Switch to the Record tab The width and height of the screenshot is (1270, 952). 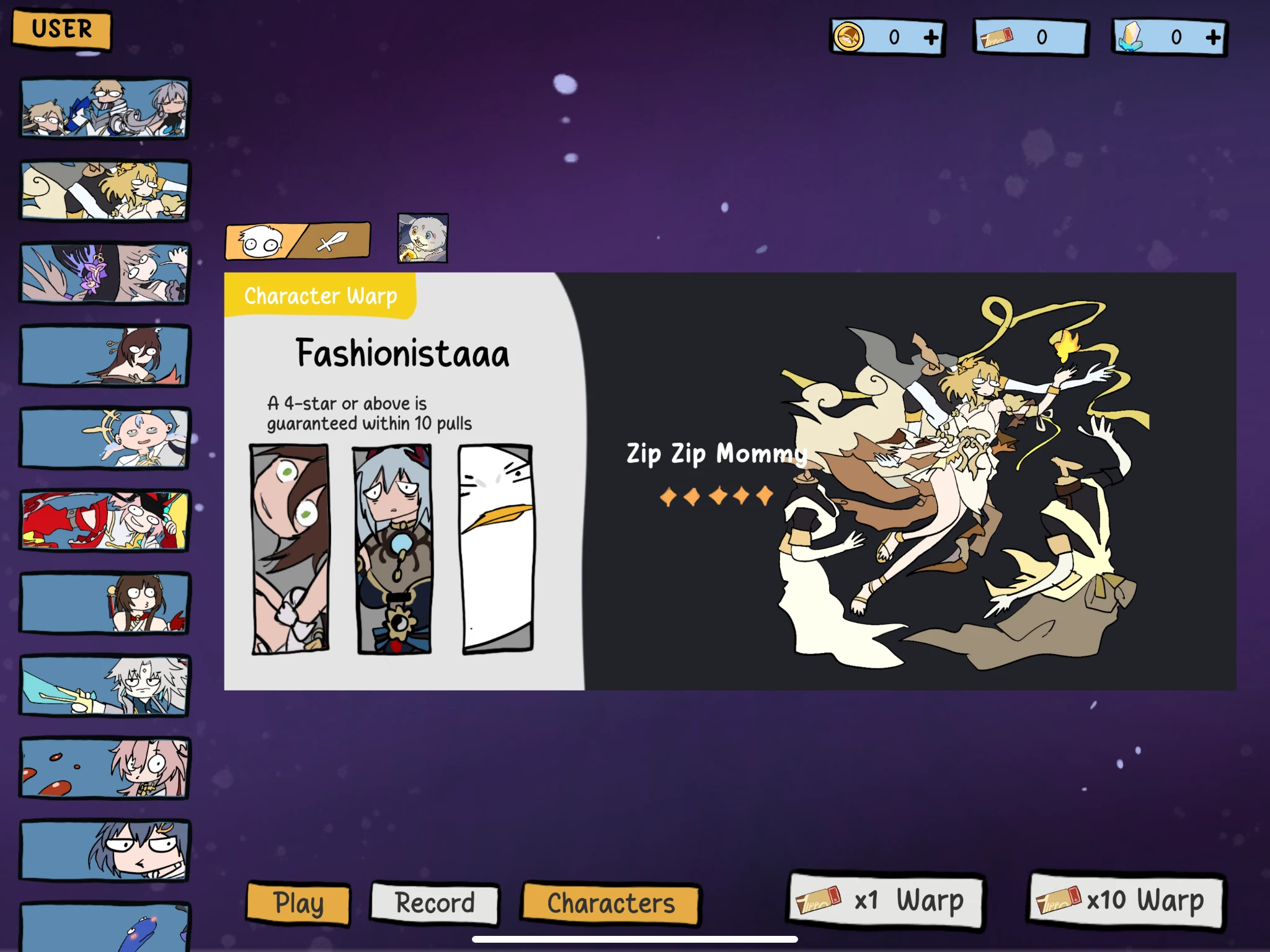click(434, 904)
